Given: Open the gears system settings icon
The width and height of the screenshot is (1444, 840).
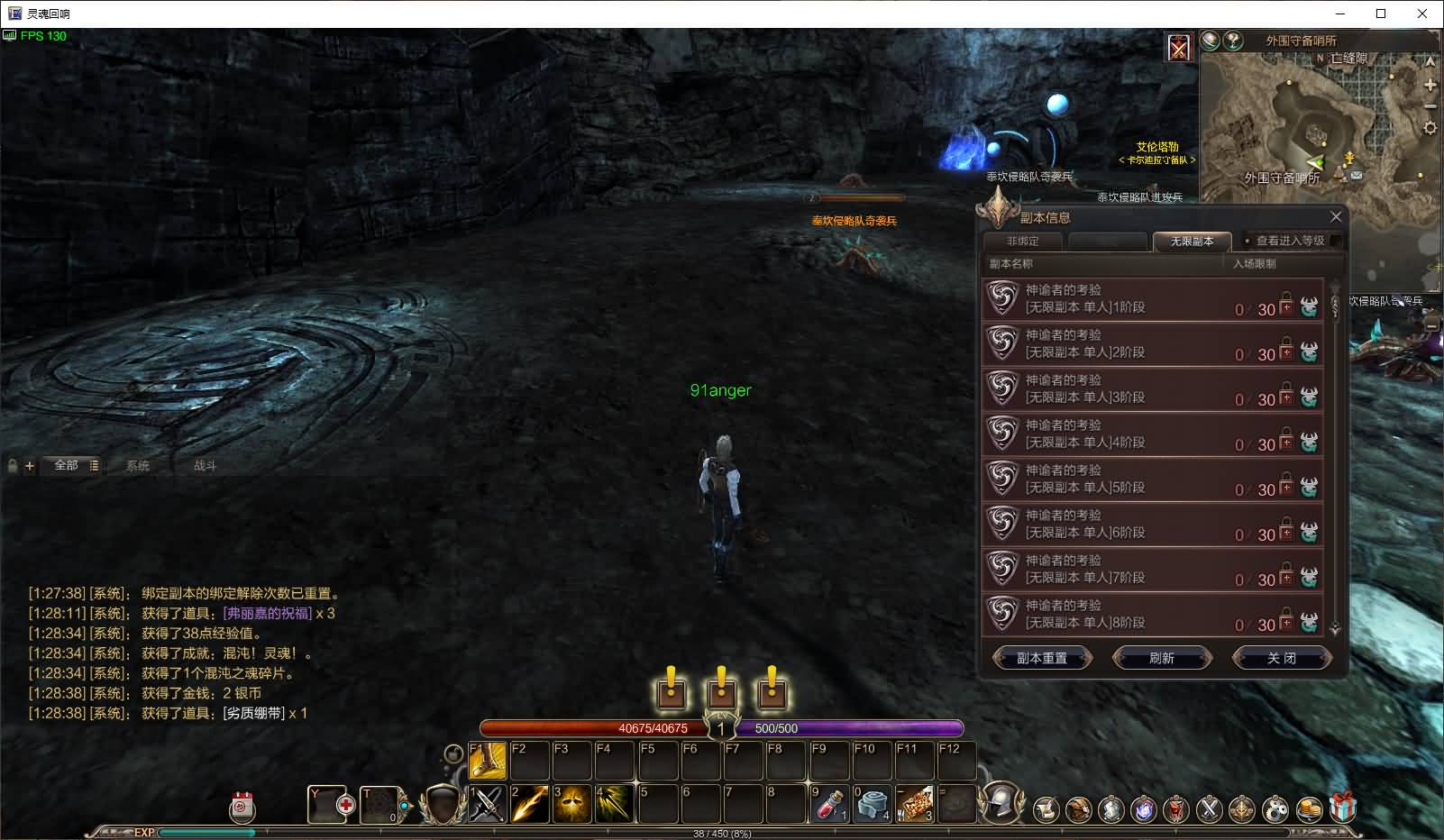Looking at the screenshot, I should coord(1273,808).
